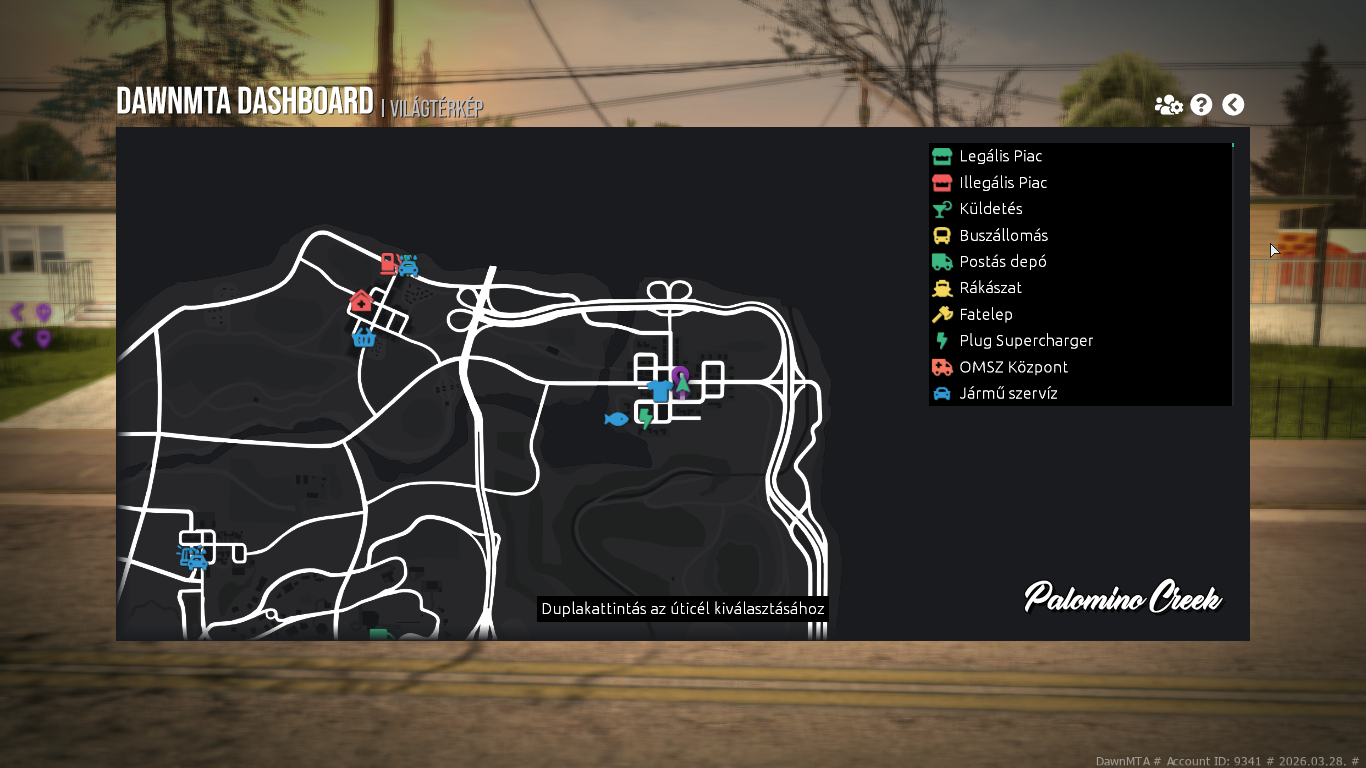Pick Buszállomás from the map legend
This screenshot has height=768, width=1366.
tap(1003, 236)
